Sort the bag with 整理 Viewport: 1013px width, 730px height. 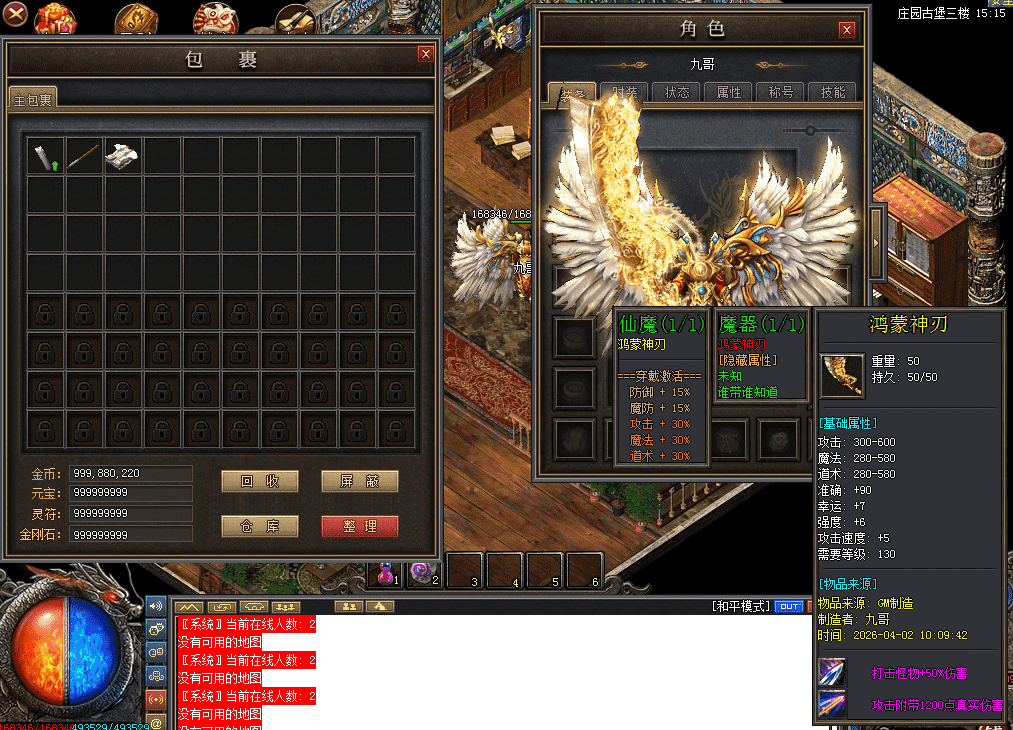(x=360, y=526)
